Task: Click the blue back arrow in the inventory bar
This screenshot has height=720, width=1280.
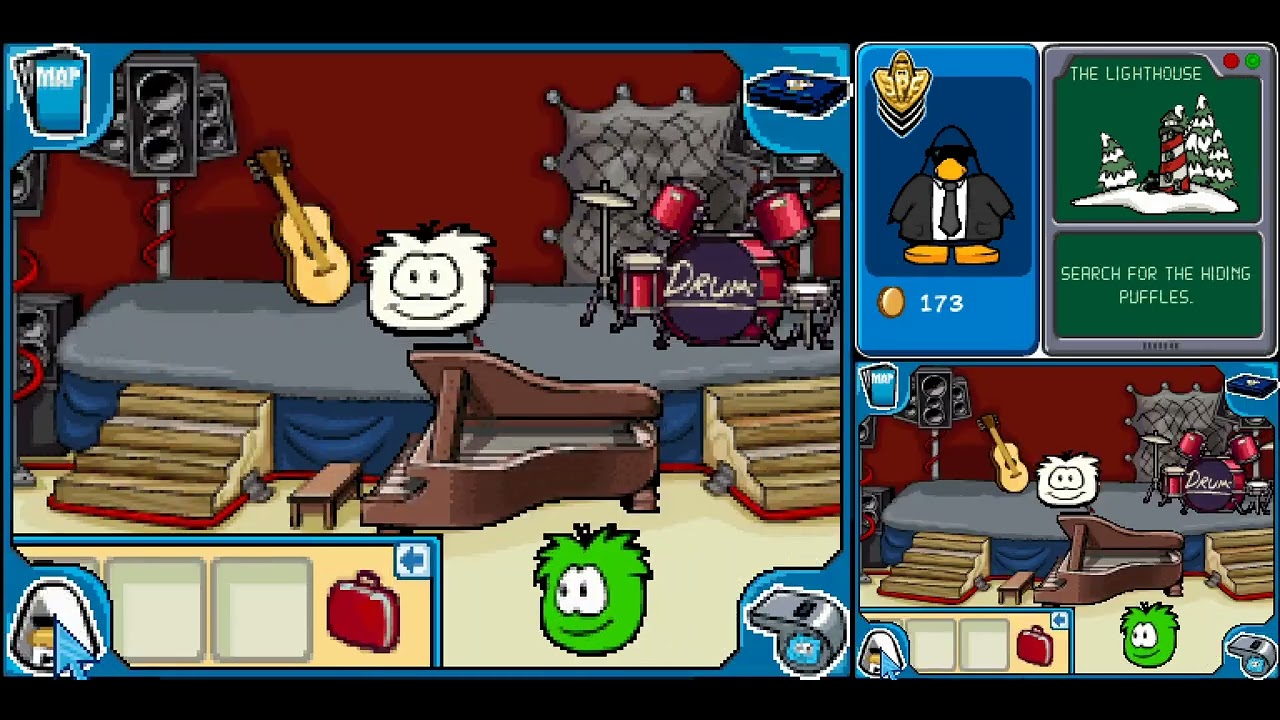Action: 413,560
